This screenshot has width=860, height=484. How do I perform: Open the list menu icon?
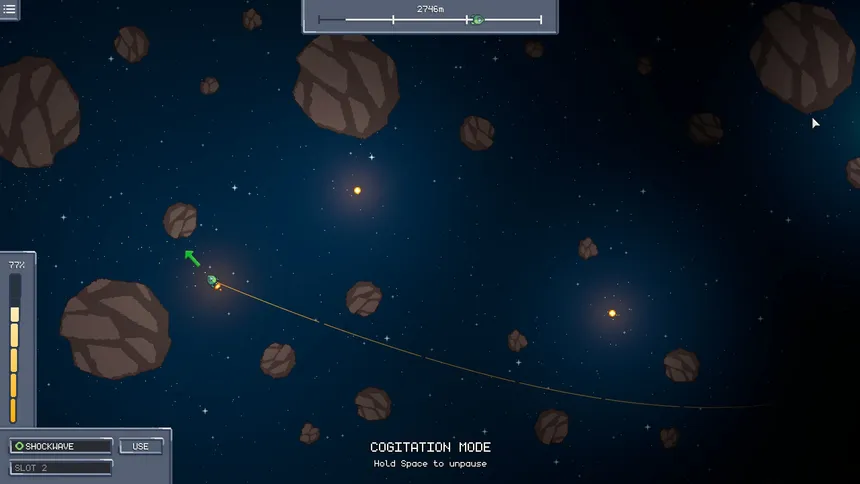click(9, 9)
